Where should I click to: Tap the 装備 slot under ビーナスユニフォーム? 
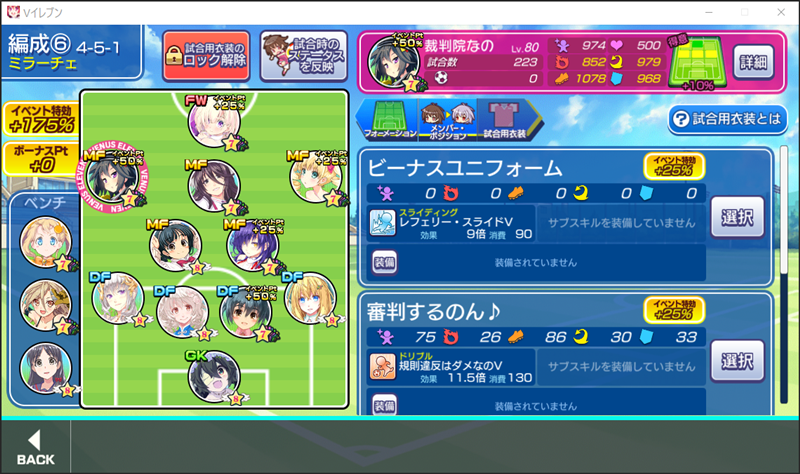[386, 262]
